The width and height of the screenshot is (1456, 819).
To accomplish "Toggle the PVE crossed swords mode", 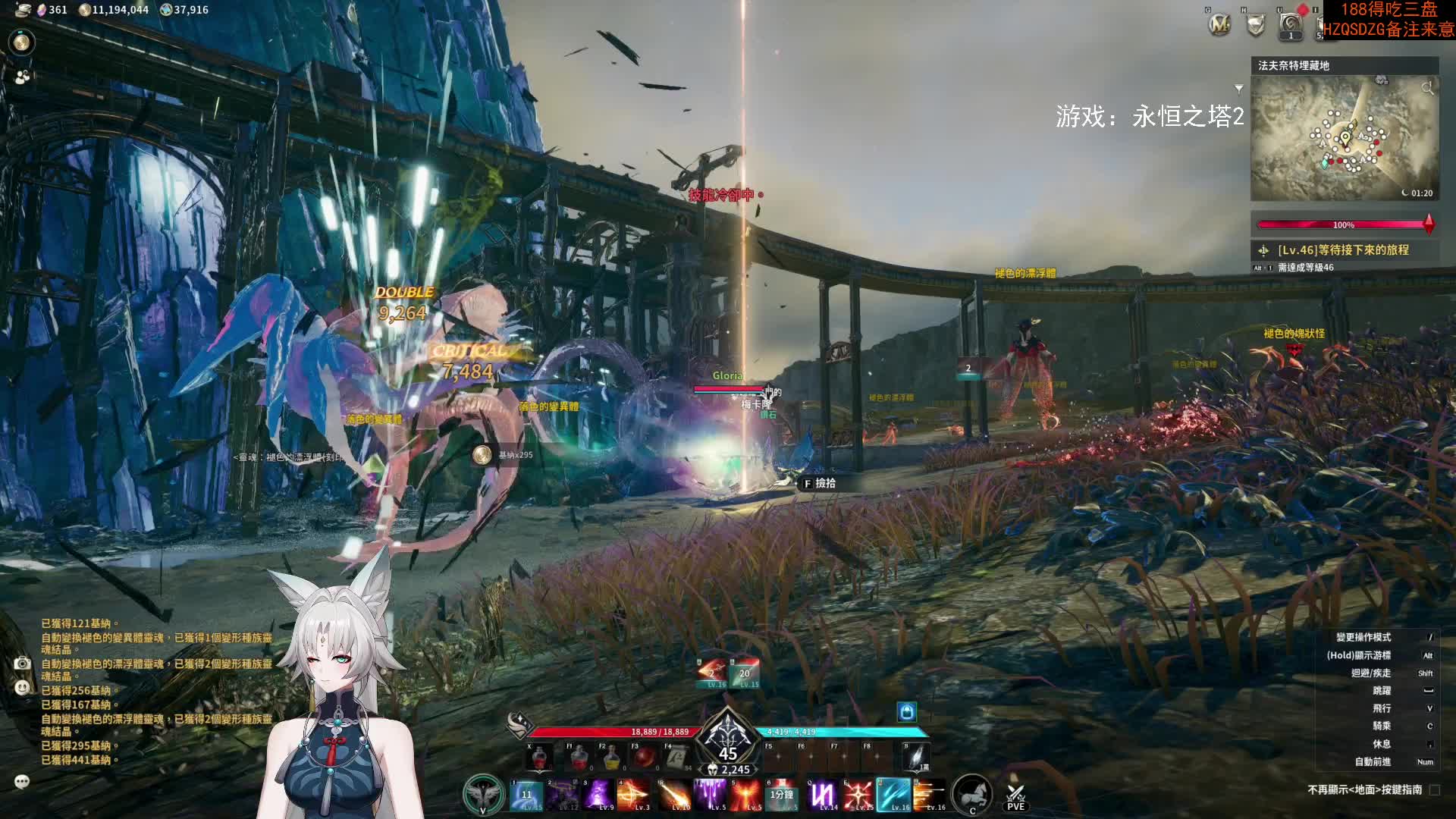I will [x=1015, y=795].
